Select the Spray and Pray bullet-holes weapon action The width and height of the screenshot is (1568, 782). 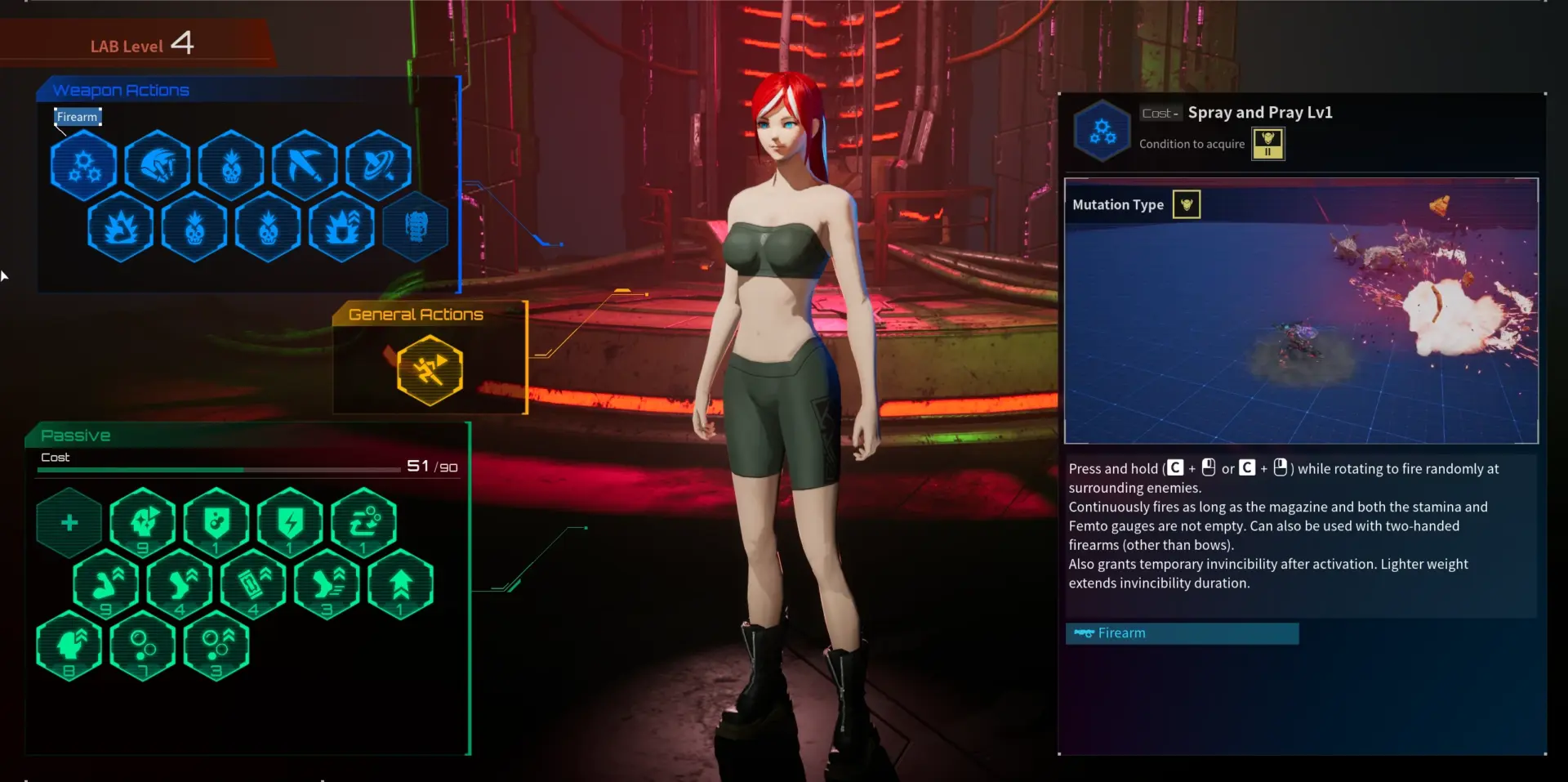click(84, 165)
